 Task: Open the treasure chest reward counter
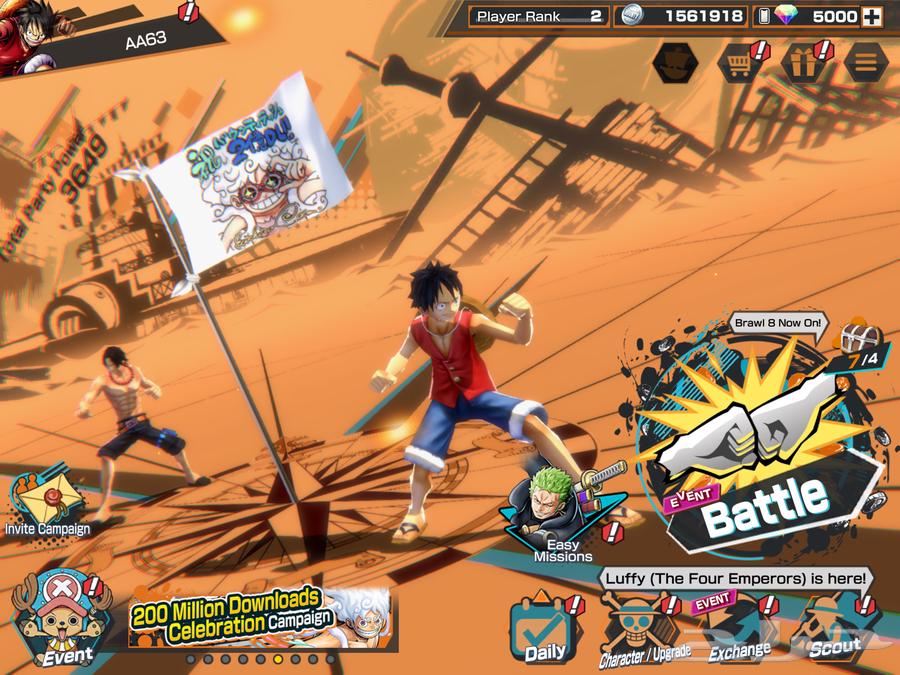coord(855,345)
